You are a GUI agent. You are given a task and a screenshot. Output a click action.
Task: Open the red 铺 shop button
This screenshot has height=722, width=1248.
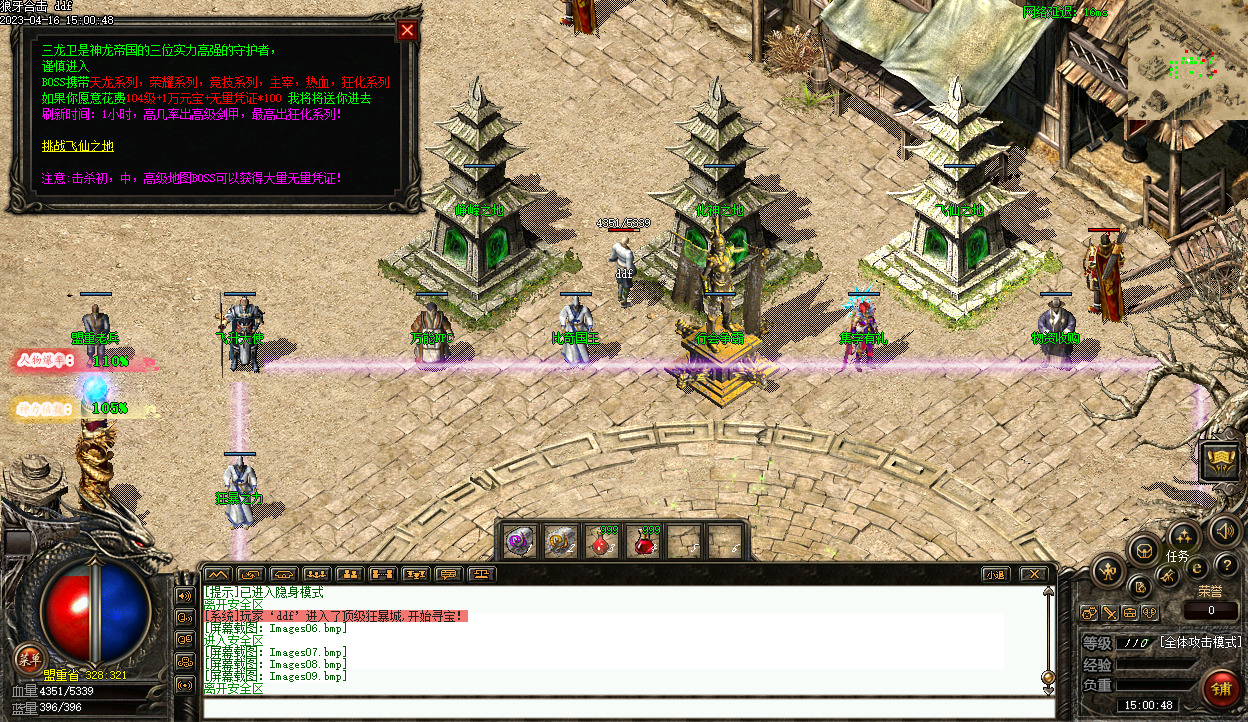pos(1219,689)
